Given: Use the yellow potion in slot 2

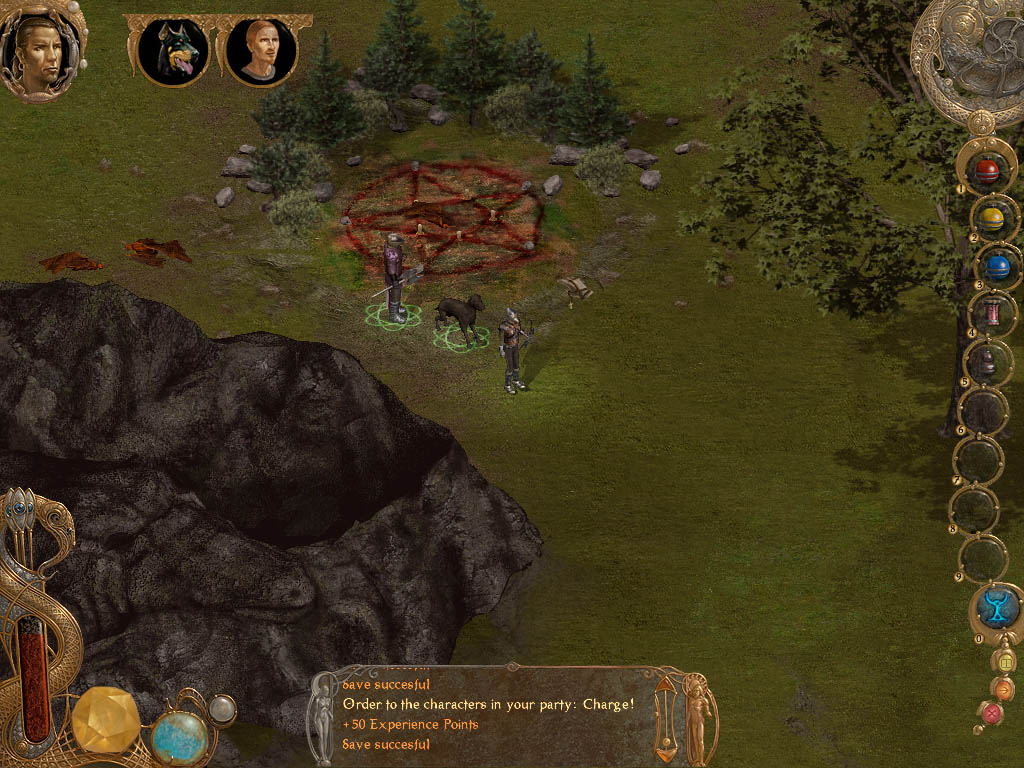Looking at the screenshot, I should 992,218.
